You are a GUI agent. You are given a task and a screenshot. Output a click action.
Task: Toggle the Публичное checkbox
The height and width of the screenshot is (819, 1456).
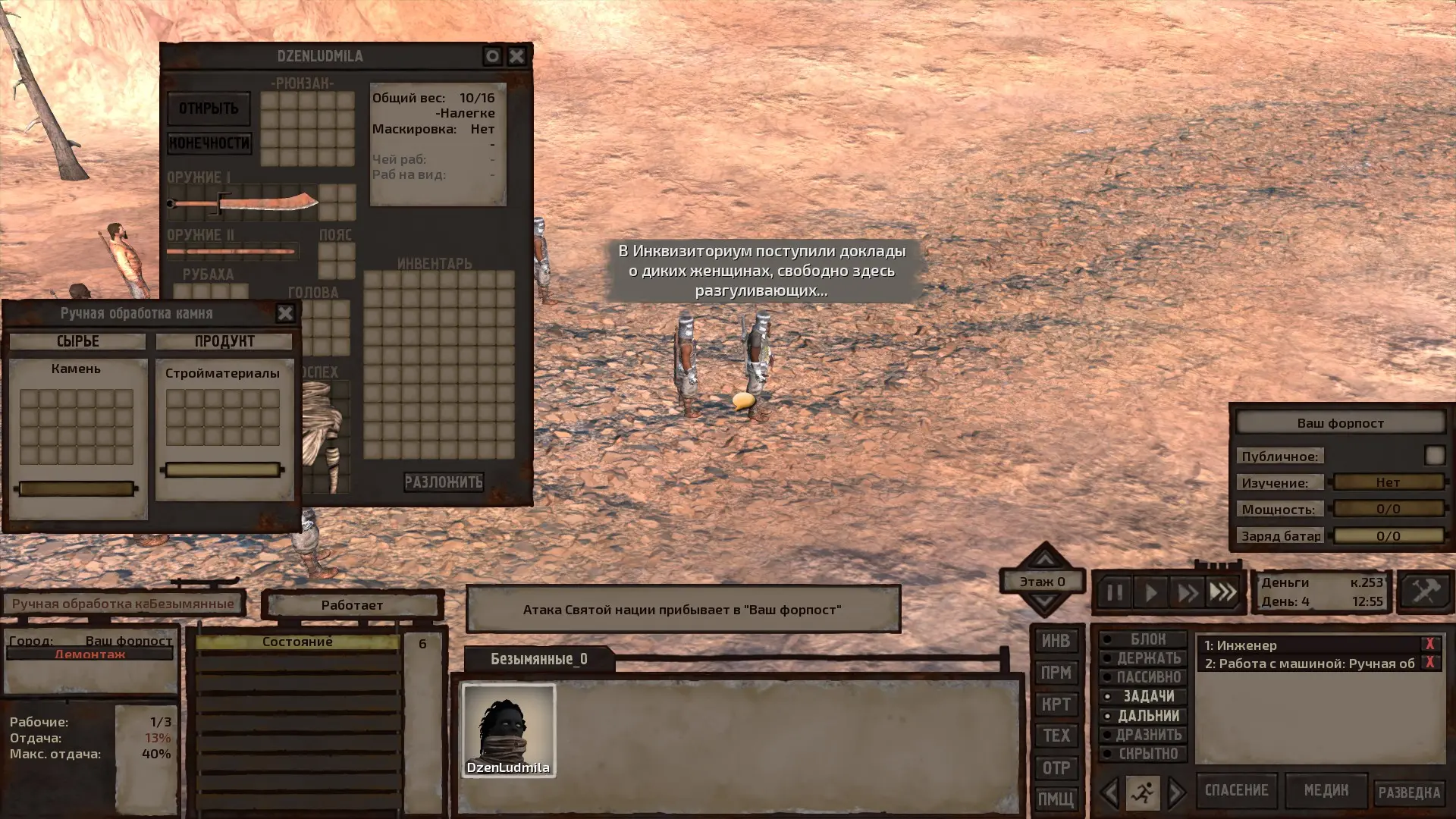coord(1434,455)
